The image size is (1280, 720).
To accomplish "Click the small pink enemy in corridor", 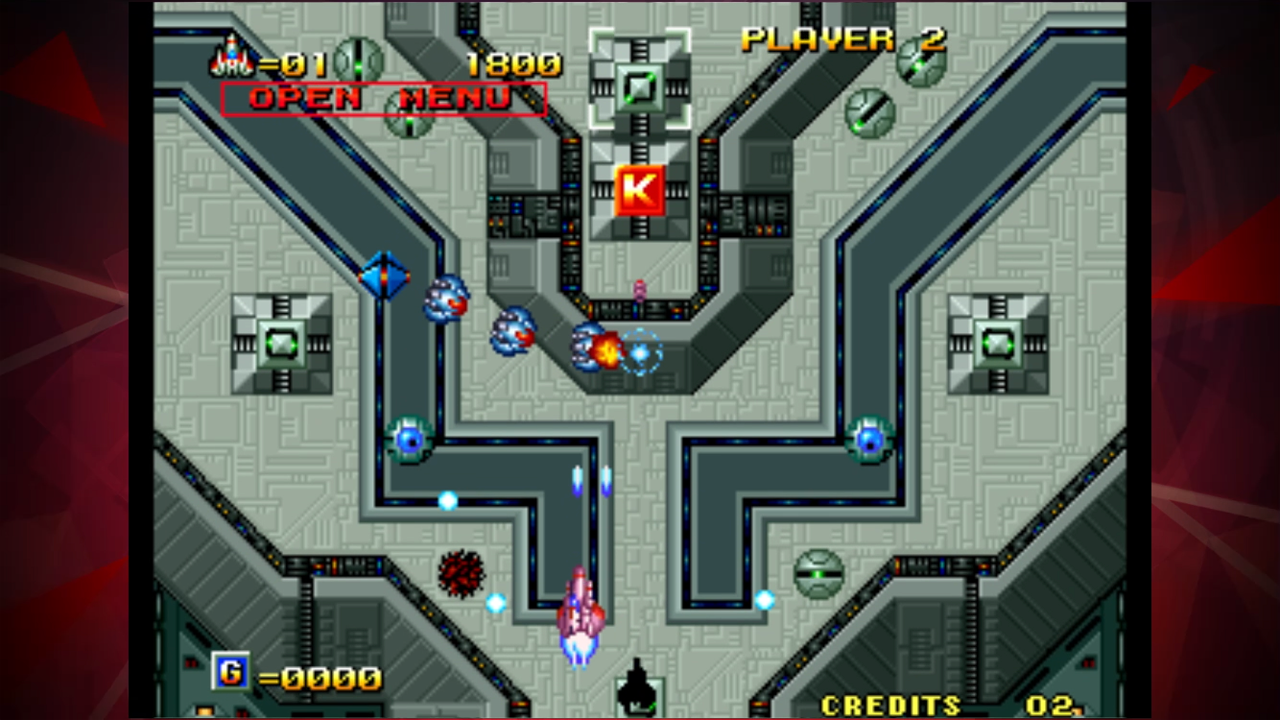I will (x=638, y=289).
